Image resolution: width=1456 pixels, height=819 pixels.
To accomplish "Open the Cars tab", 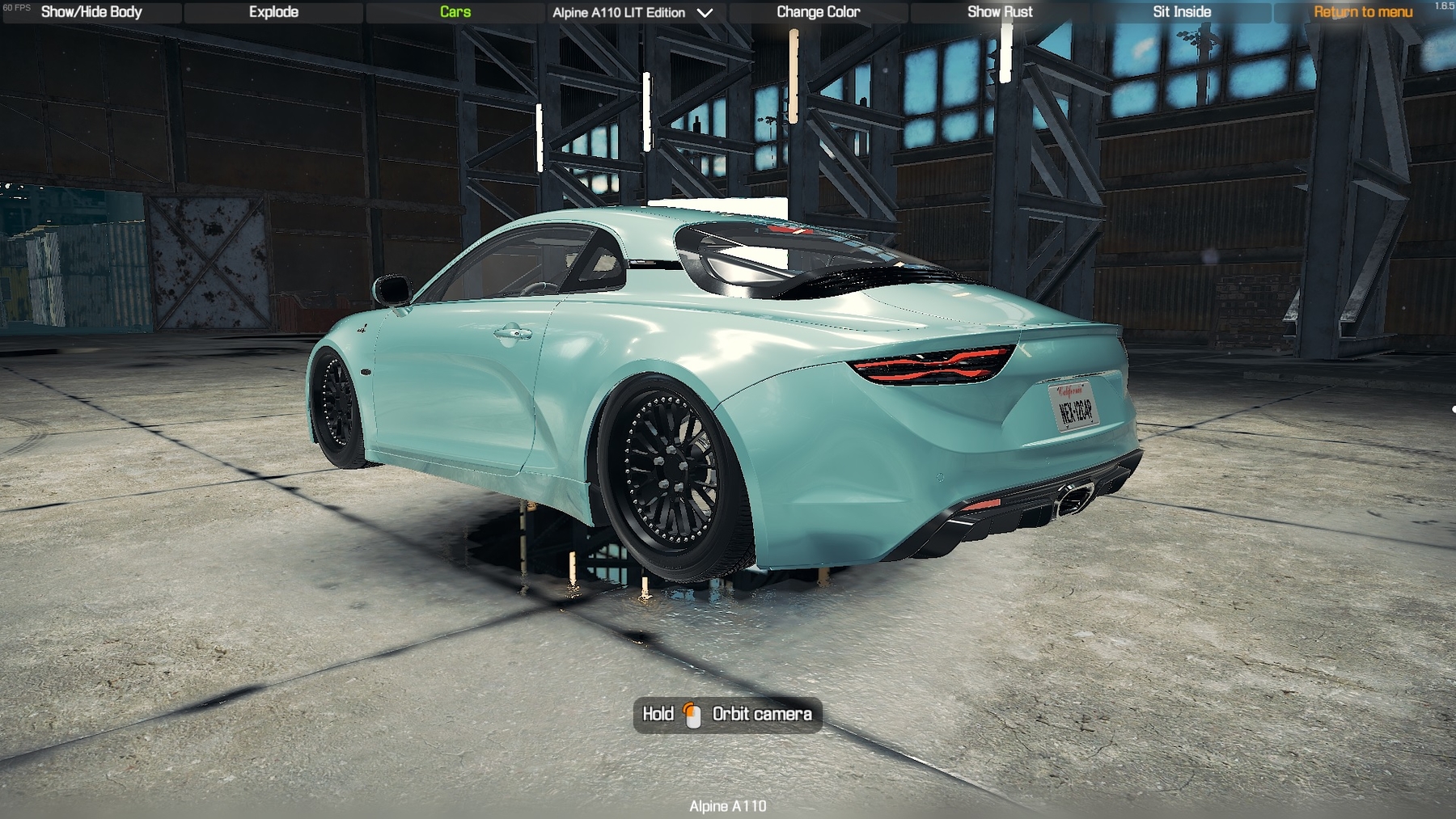I will (455, 12).
